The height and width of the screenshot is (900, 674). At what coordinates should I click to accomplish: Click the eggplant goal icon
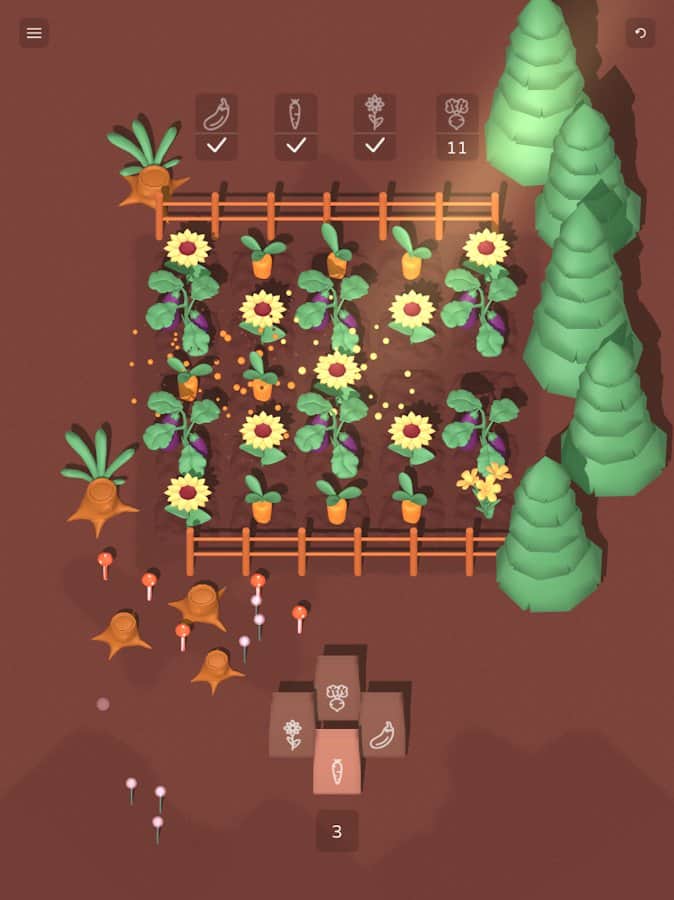[x=216, y=114]
